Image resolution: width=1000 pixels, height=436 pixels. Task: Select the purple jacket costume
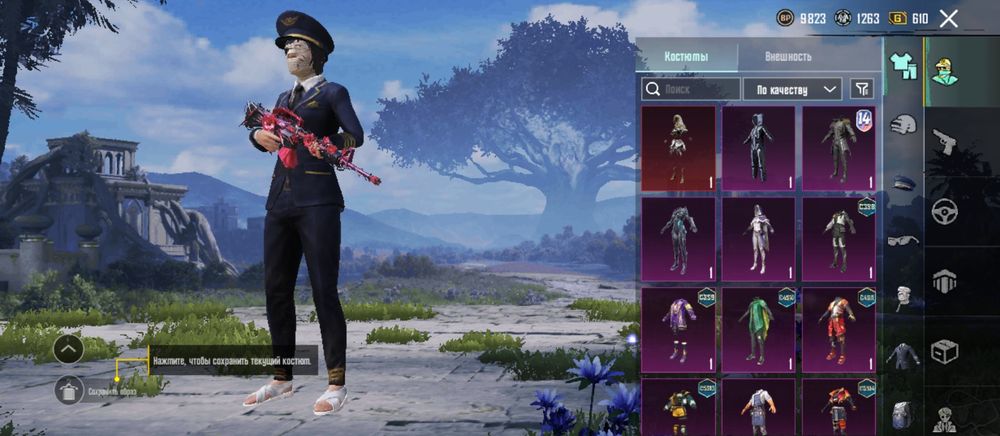coord(678,329)
